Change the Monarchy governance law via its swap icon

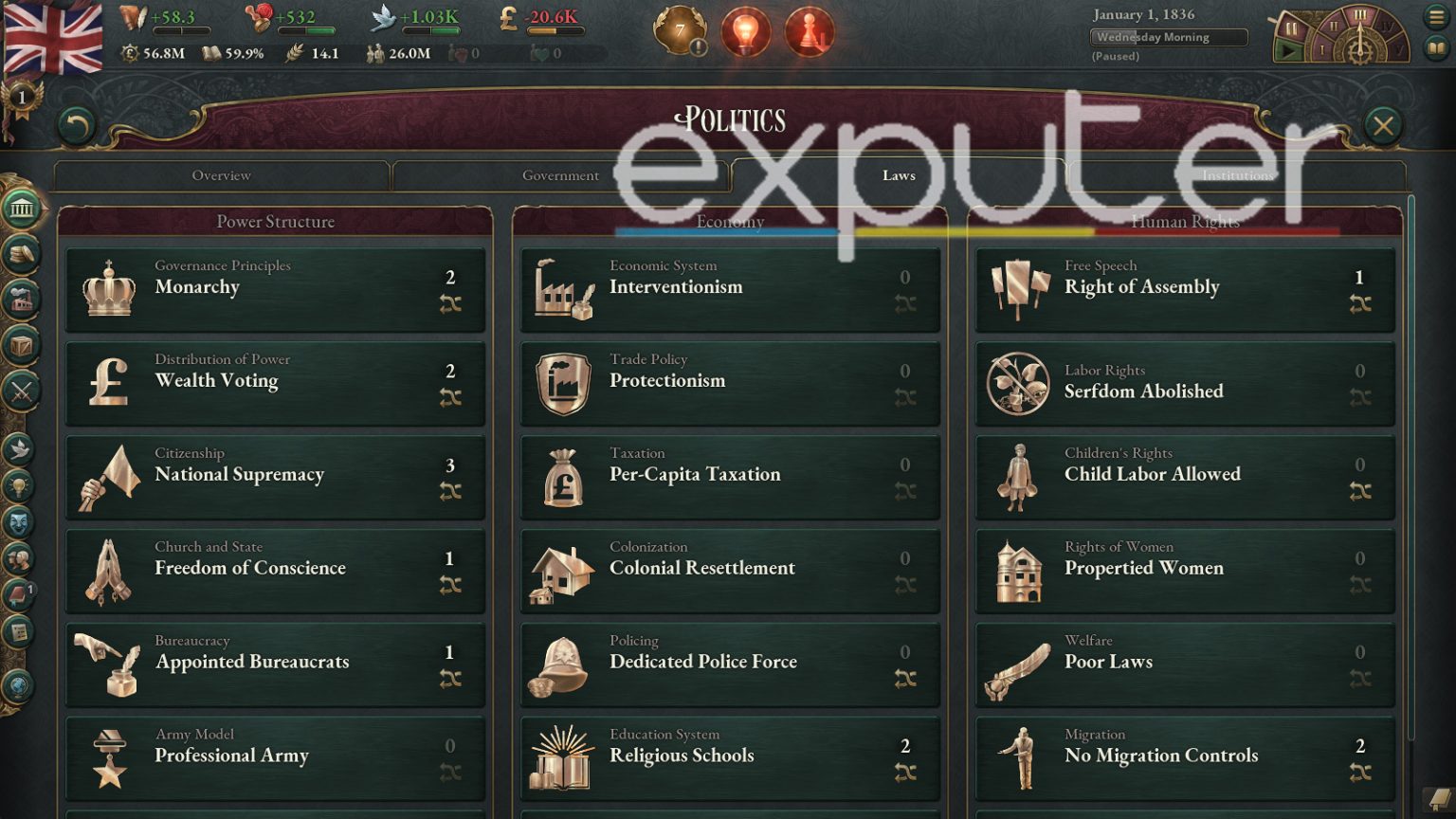450,303
